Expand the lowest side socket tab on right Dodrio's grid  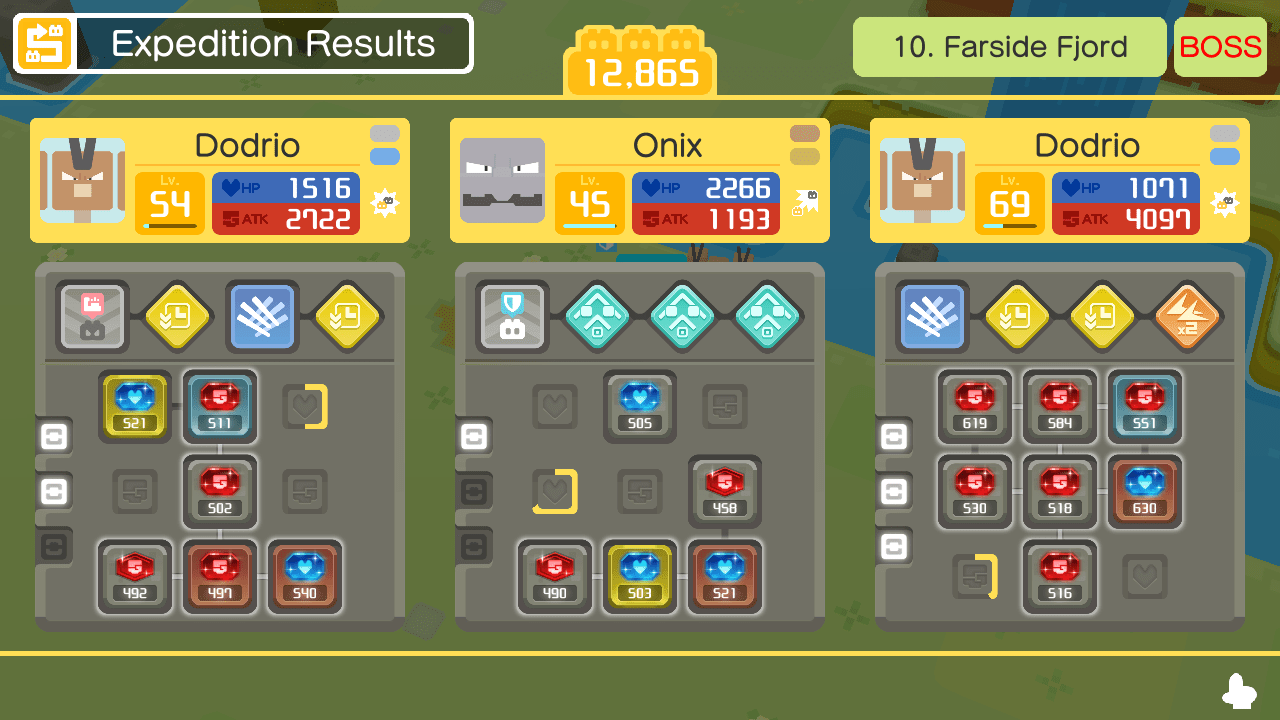[x=894, y=546]
